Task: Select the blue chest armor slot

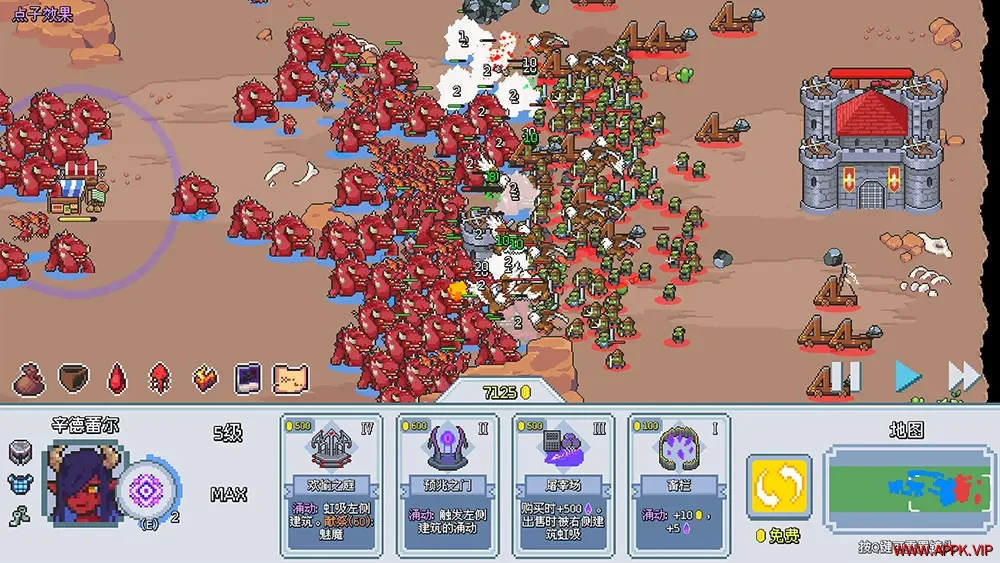Action: click(x=21, y=484)
